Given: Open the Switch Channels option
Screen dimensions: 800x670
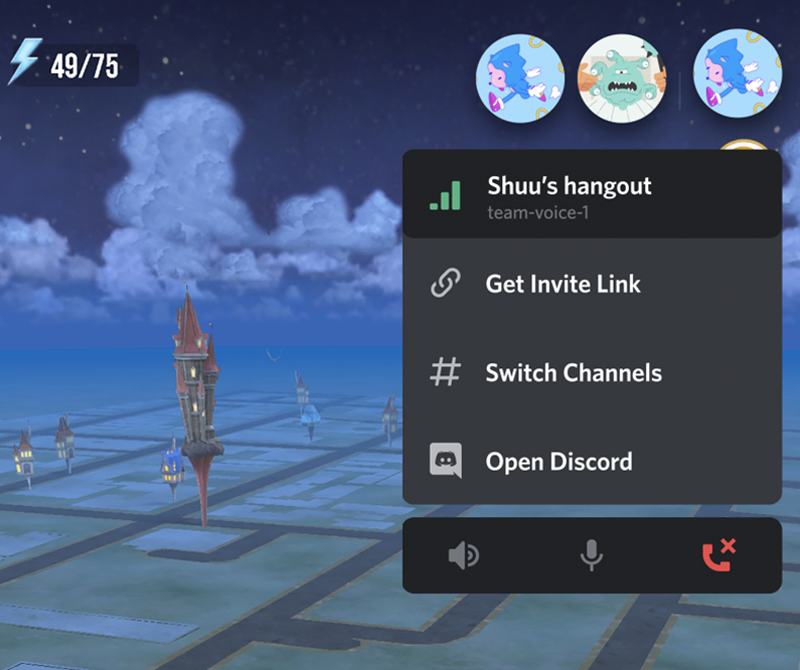Looking at the screenshot, I should tap(572, 373).
